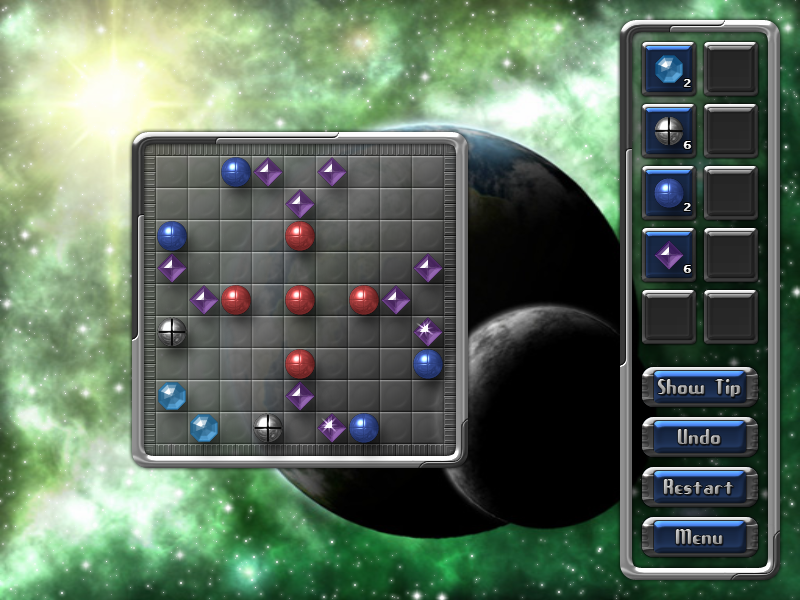This screenshot has height=600, width=800.
Task: Undo the last move
Action: [699, 437]
